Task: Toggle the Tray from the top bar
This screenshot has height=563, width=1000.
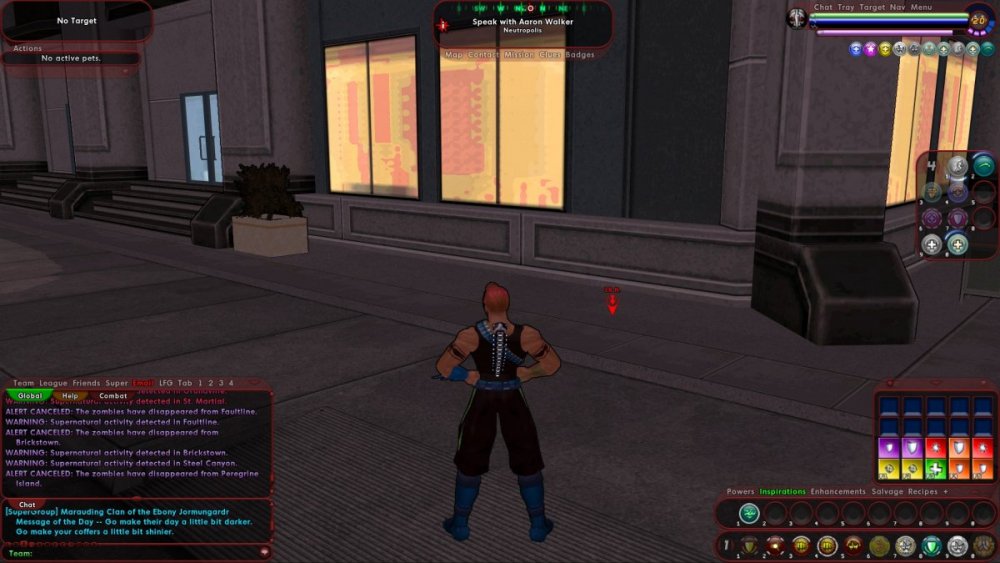Action: coord(846,8)
